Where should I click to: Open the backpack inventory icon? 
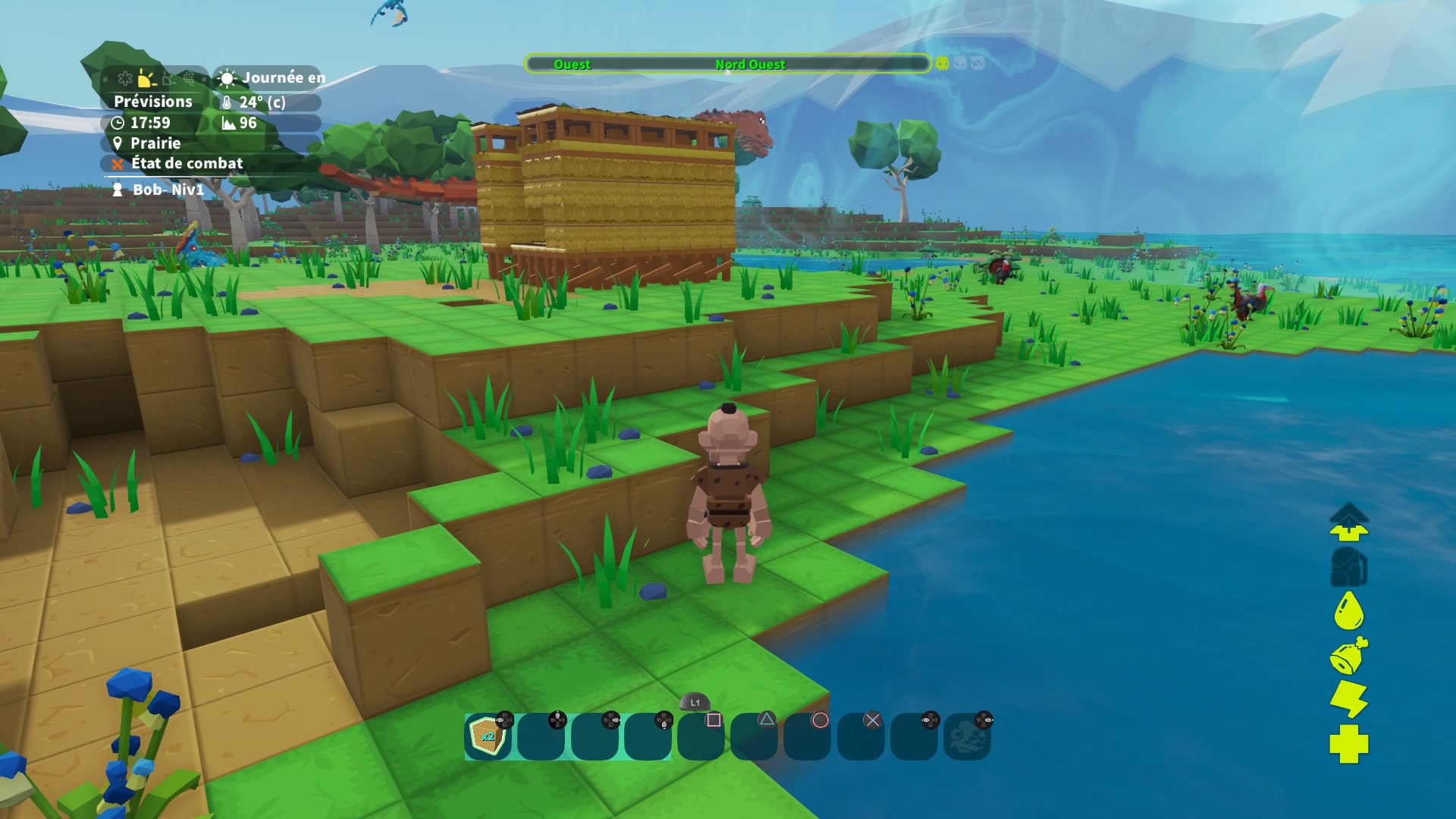(1348, 567)
